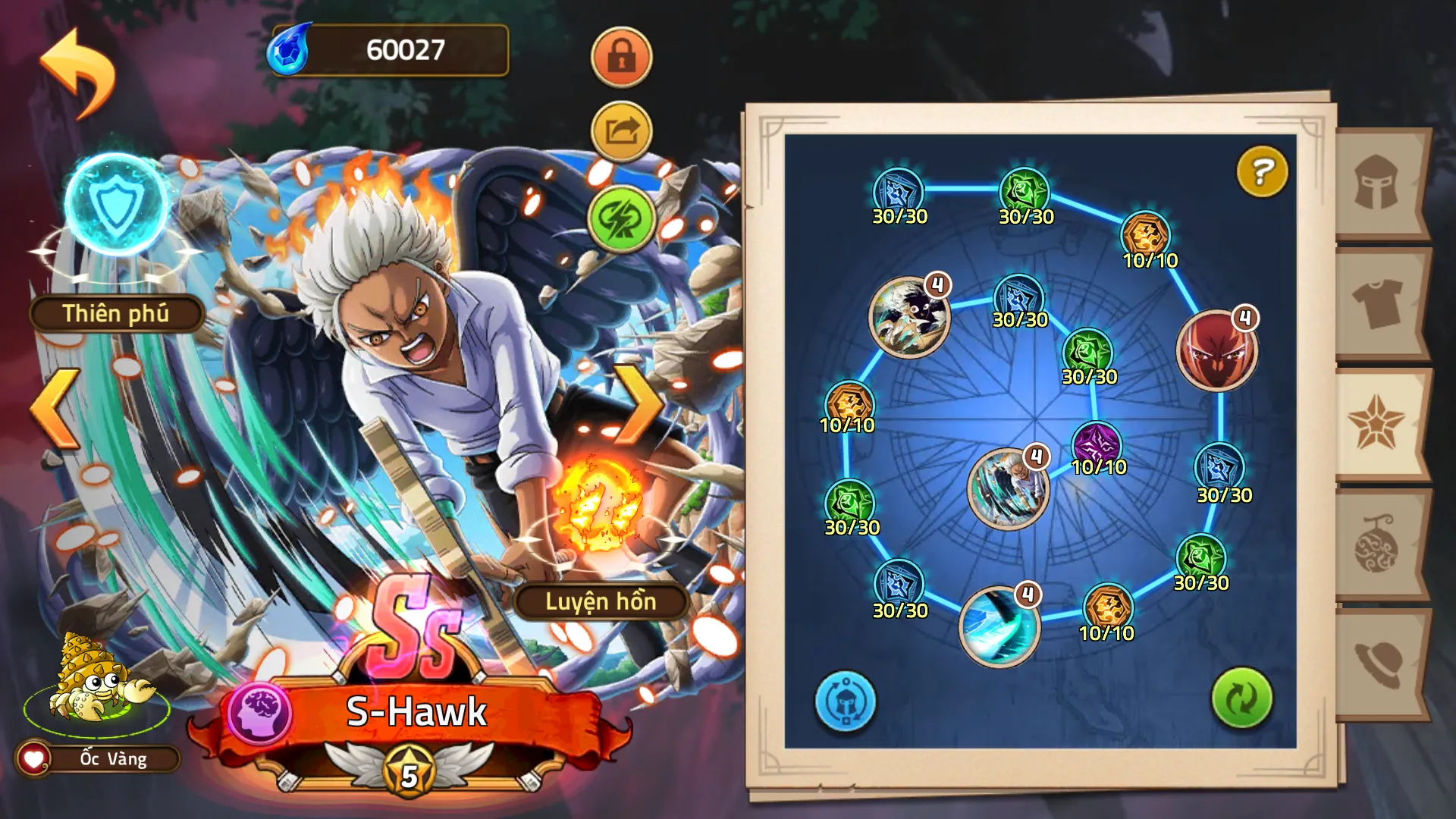
Task: Switch to the helmet tab
Action: pyautogui.click(x=1376, y=183)
